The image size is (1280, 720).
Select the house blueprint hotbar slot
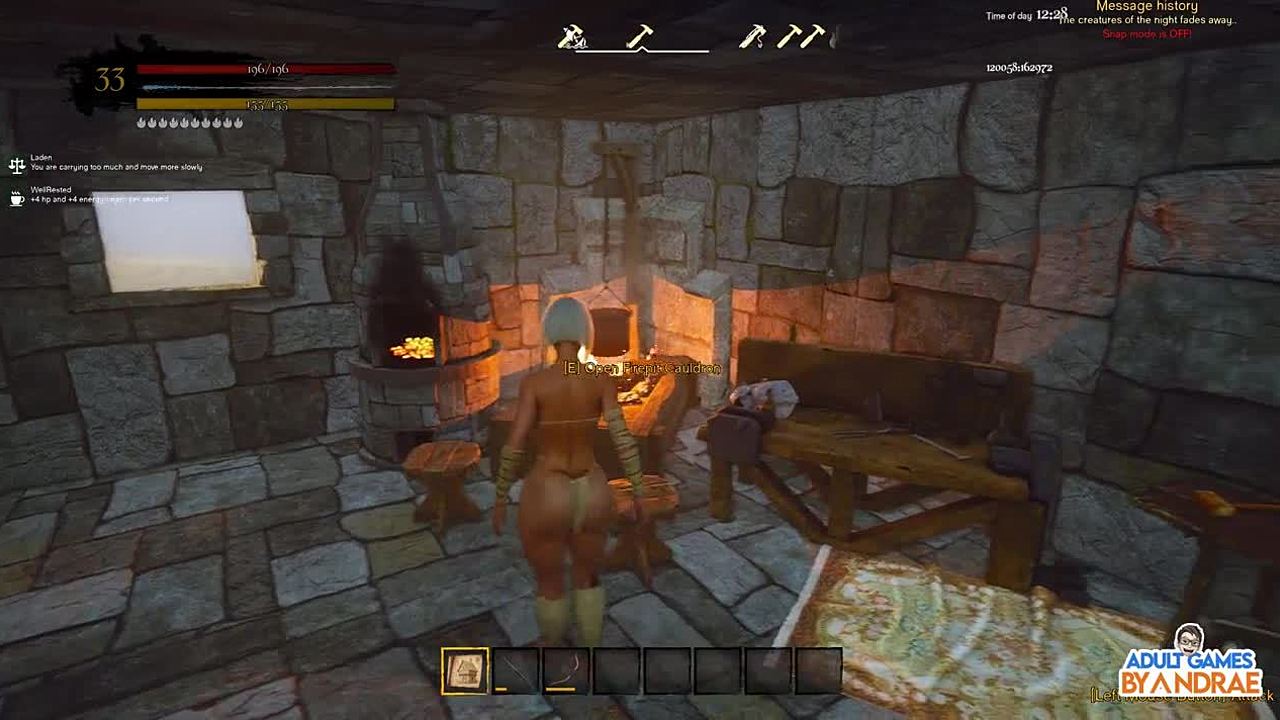coord(465,670)
